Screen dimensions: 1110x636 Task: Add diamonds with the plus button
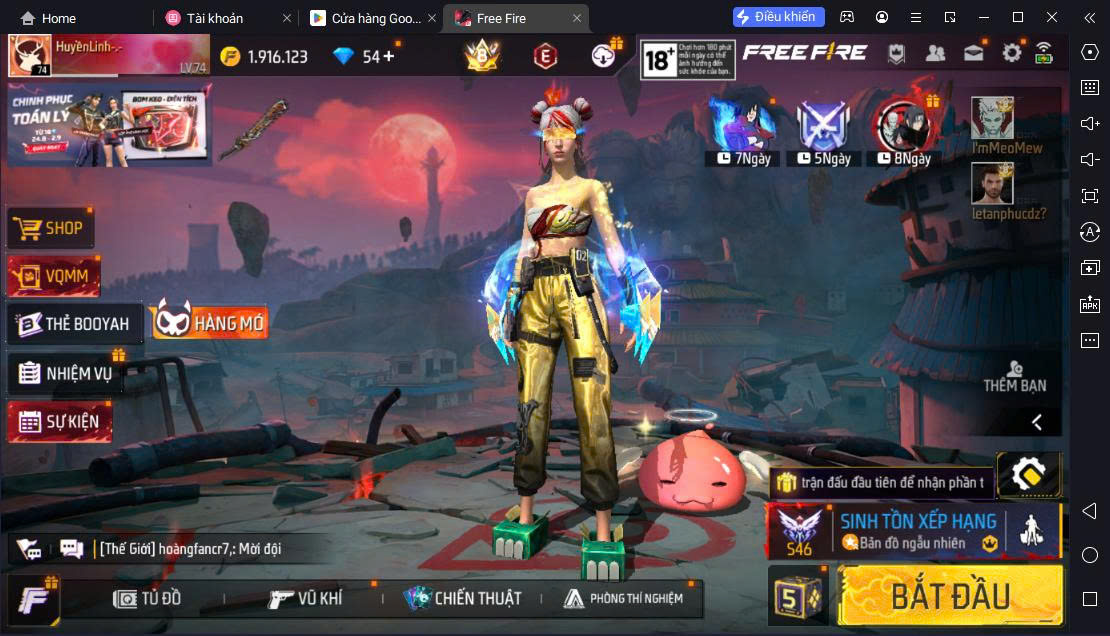tap(389, 56)
